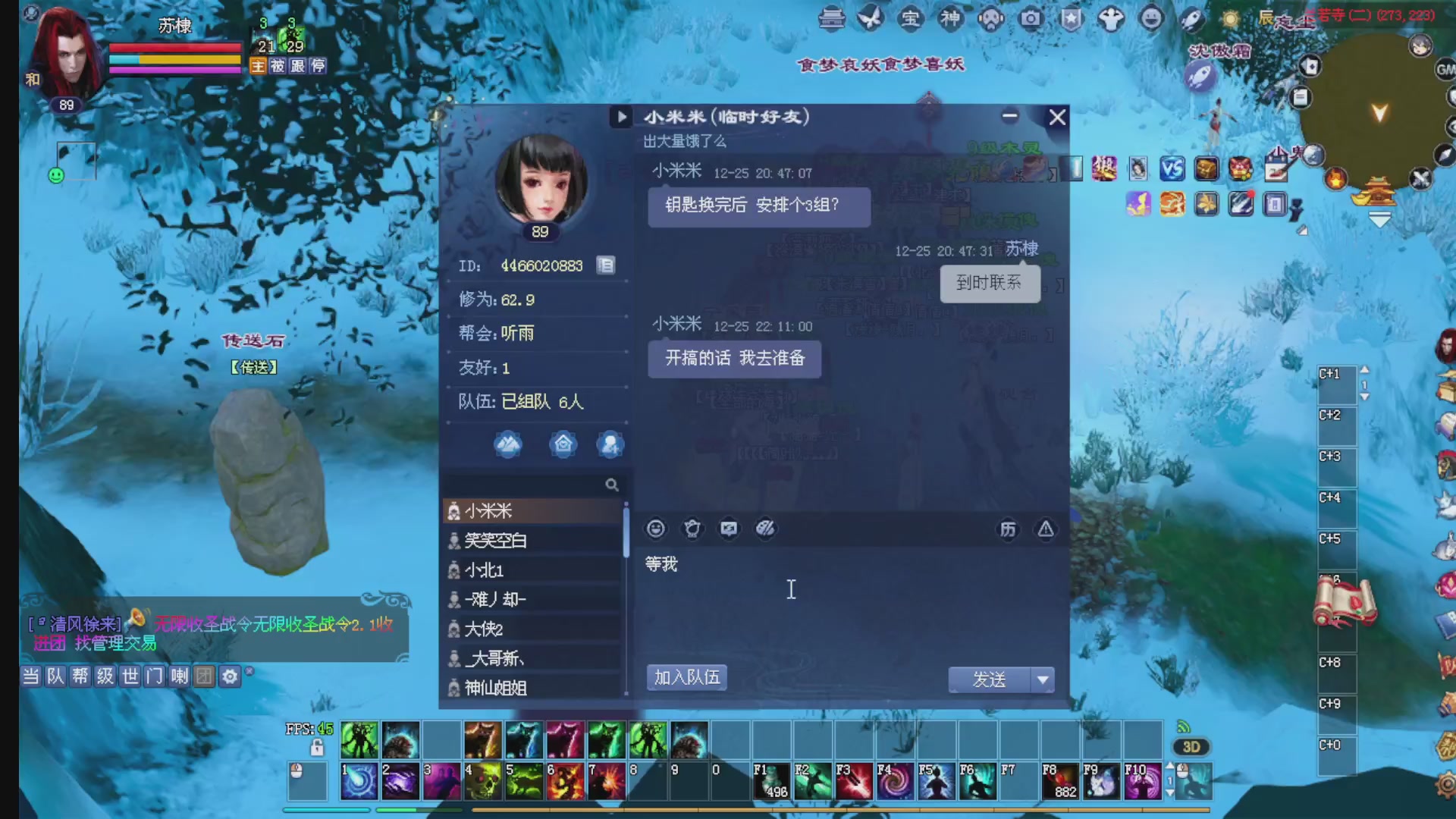The width and height of the screenshot is (1456, 819).
Task: Toggle the 跟 follow mode under the target frame
Action: click(297, 67)
